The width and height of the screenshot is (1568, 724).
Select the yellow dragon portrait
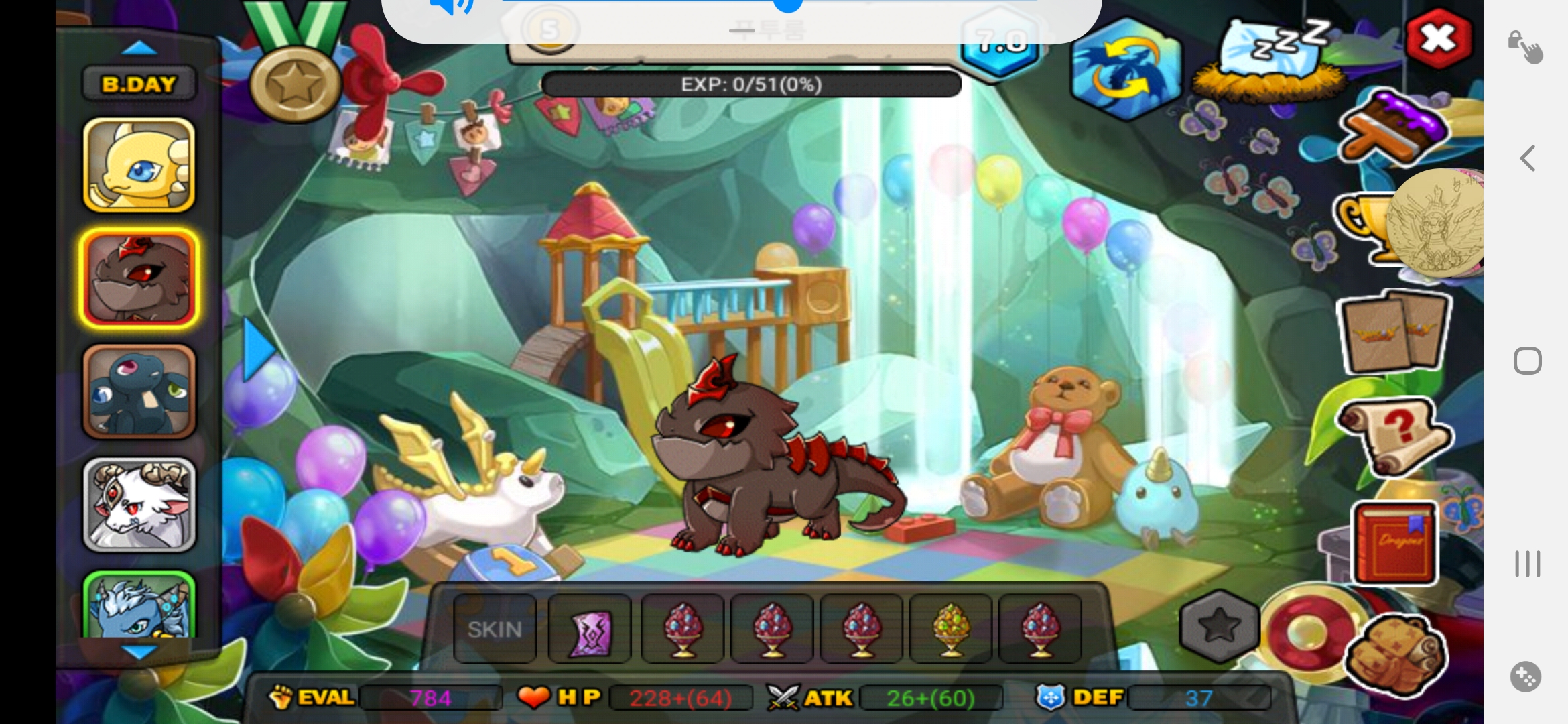[x=139, y=165]
